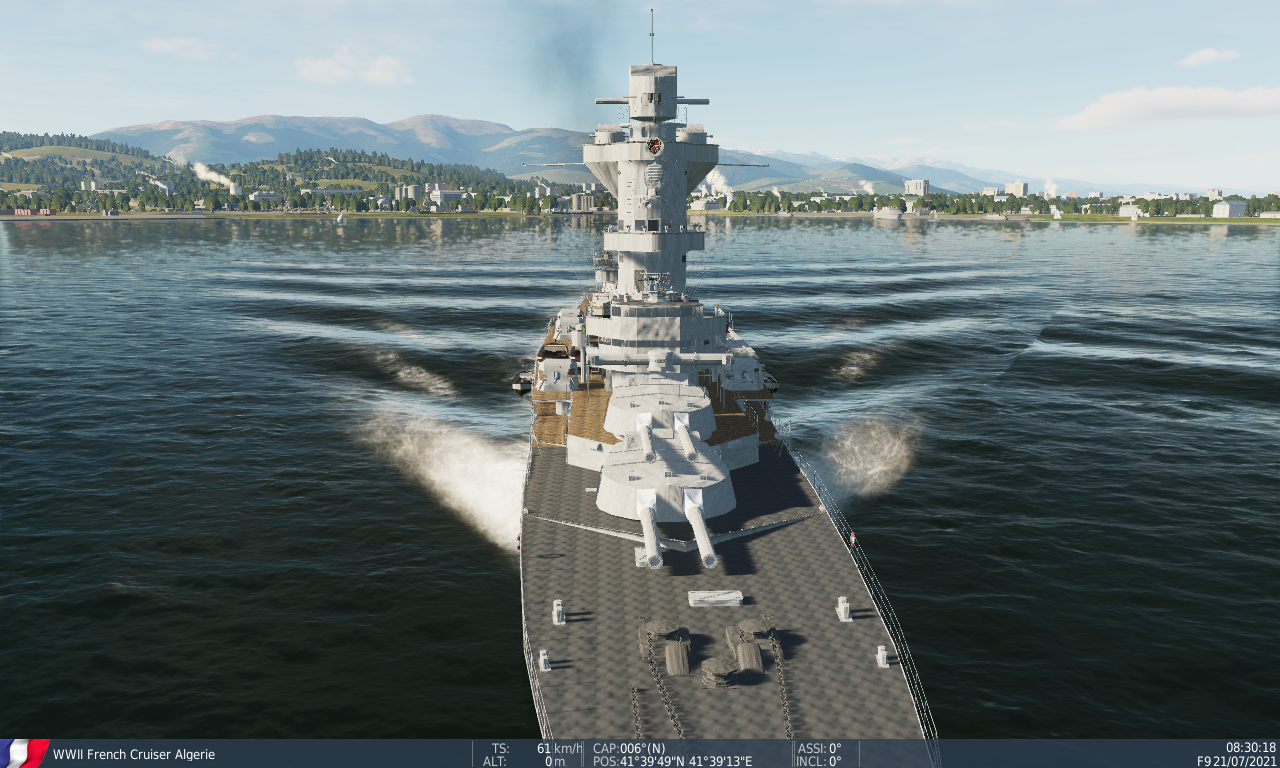
Task: Click the INCL: 0° inclination readout
Action: tap(817, 759)
